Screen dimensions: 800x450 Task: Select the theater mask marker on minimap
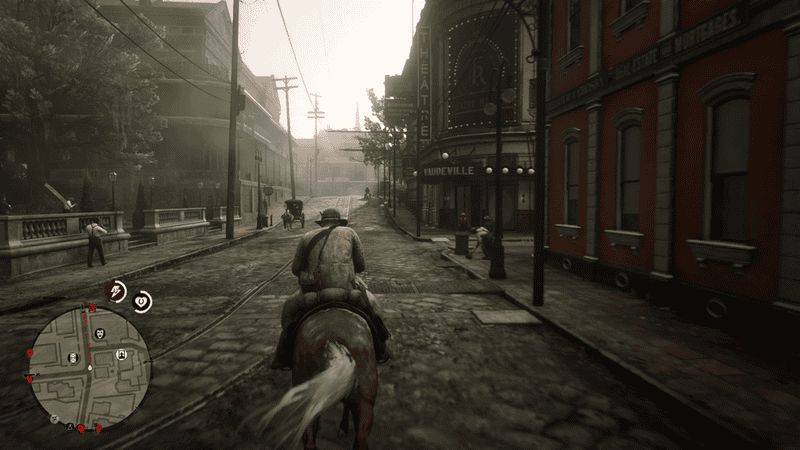tap(99, 334)
